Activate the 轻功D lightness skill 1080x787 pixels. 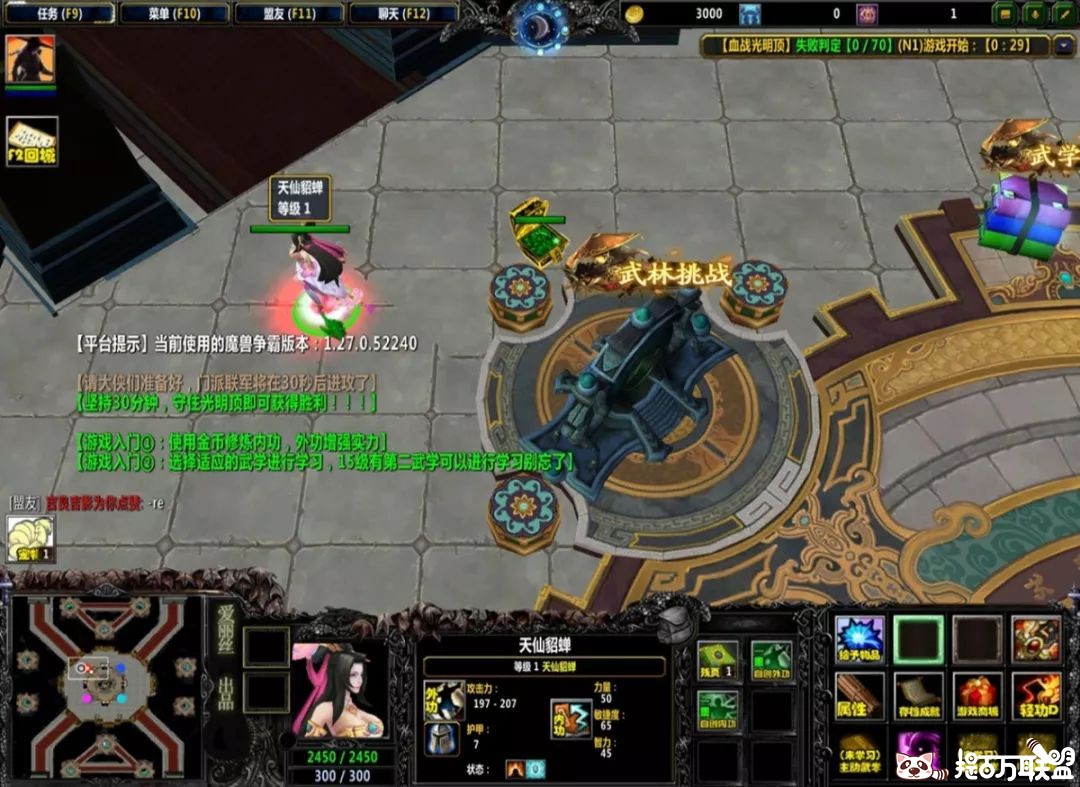[1036, 697]
